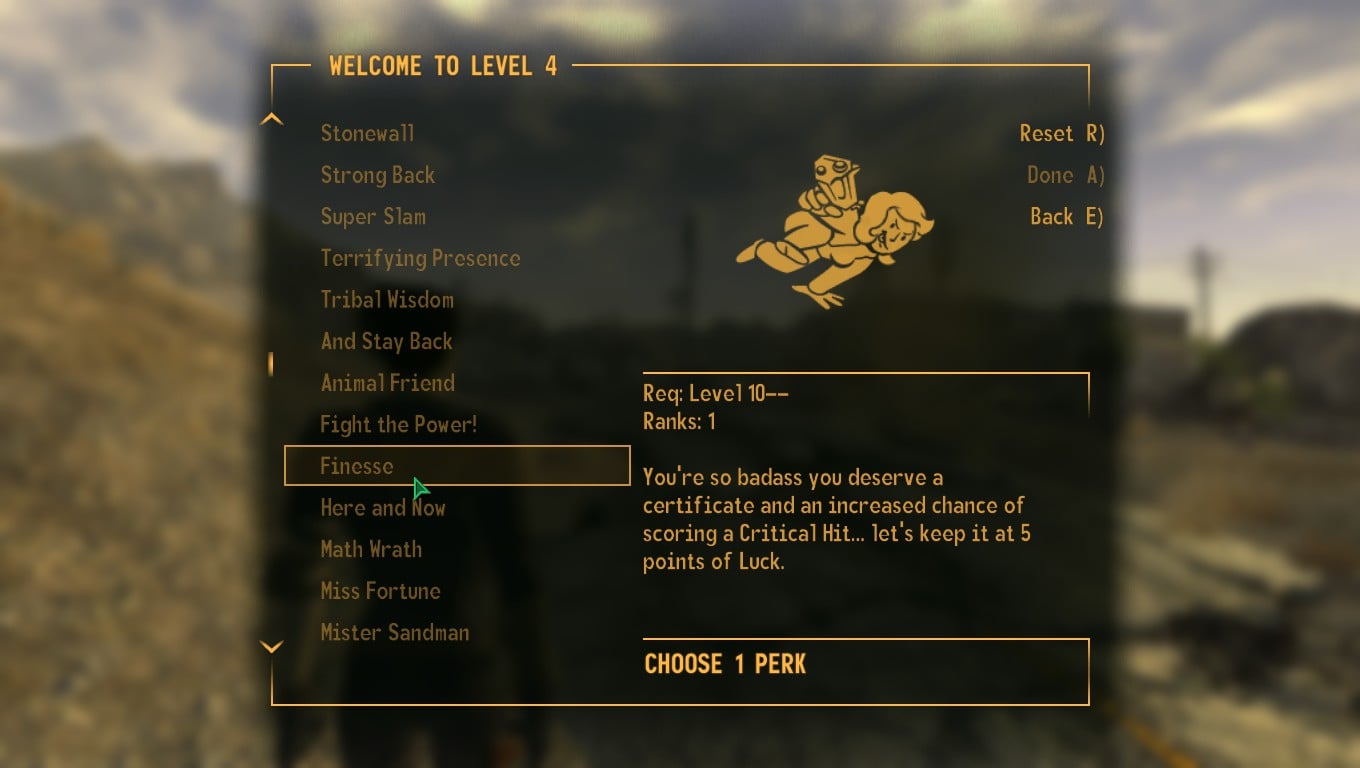1360x768 pixels.
Task: Select the Stonewall perk
Action: (x=367, y=132)
